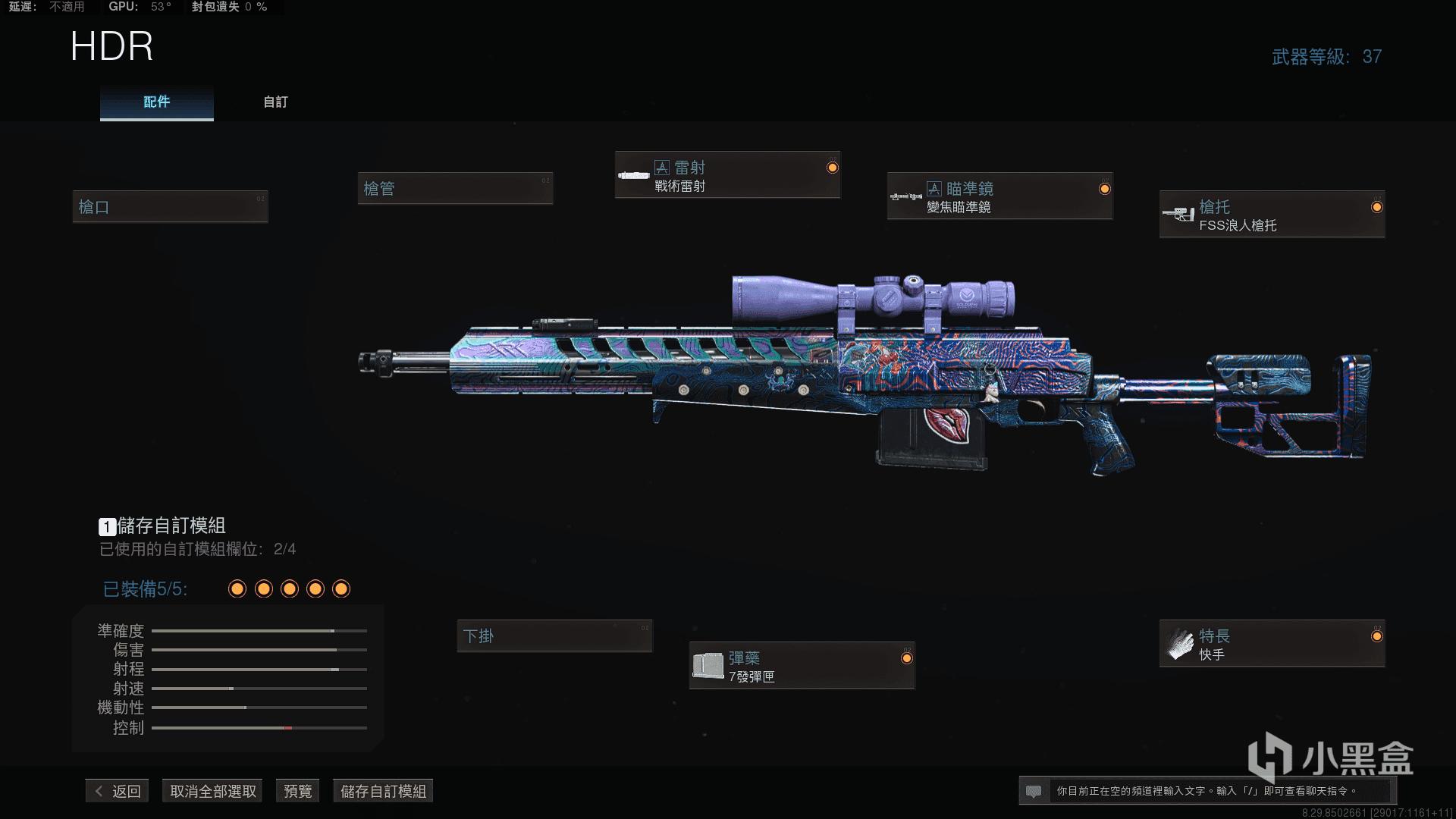This screenshot has width=1456, height=819.
Task: Click the chat bubble icon near the input bar
Action: tap(1033, 789)
